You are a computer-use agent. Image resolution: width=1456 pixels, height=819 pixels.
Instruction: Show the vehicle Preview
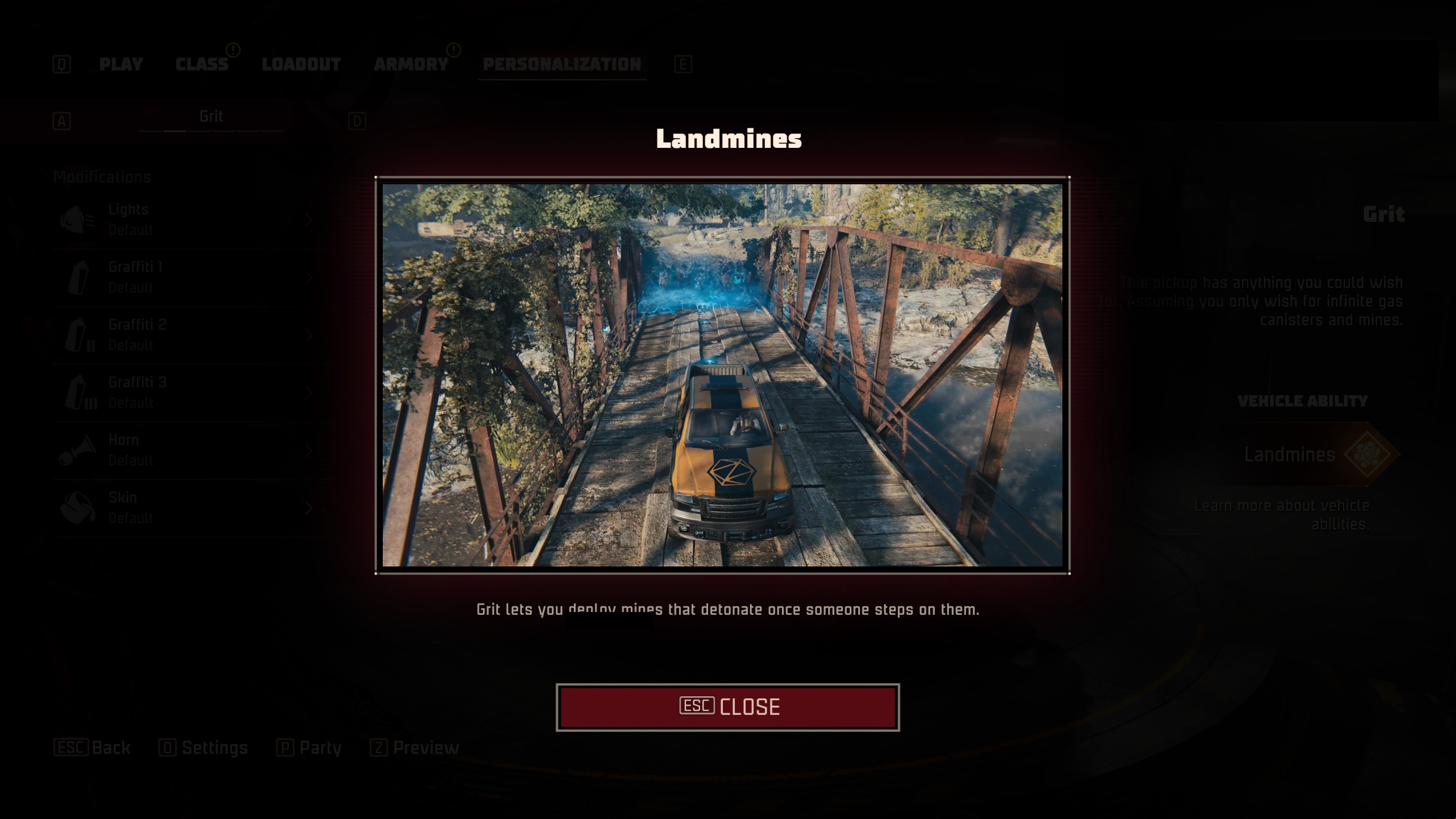point(415,747)
